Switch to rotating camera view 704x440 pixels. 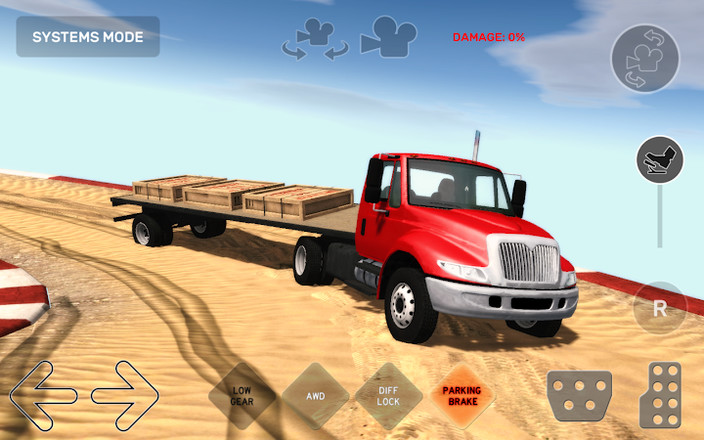click(315, 38)
